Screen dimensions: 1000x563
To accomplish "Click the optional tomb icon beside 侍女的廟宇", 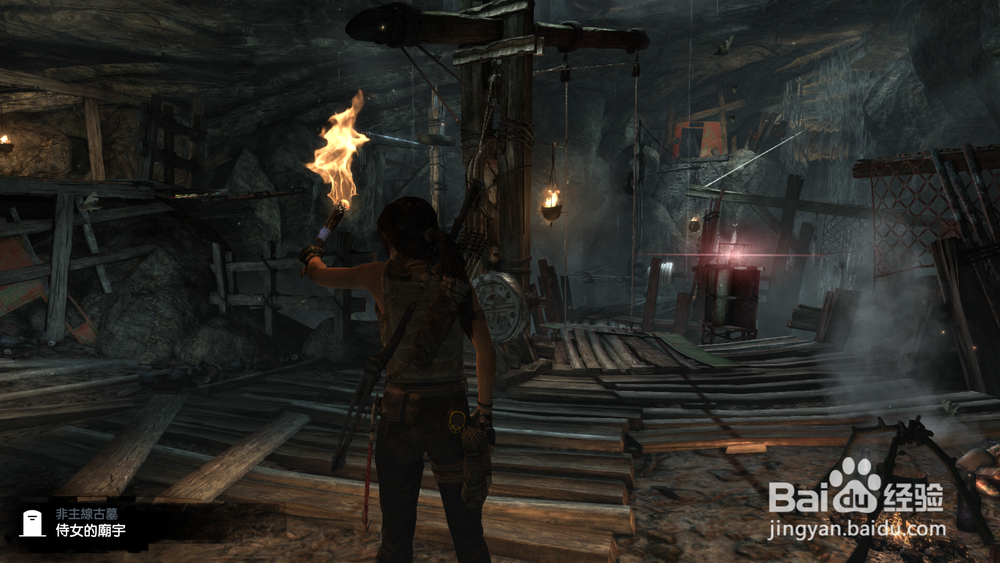I will 31,522.
